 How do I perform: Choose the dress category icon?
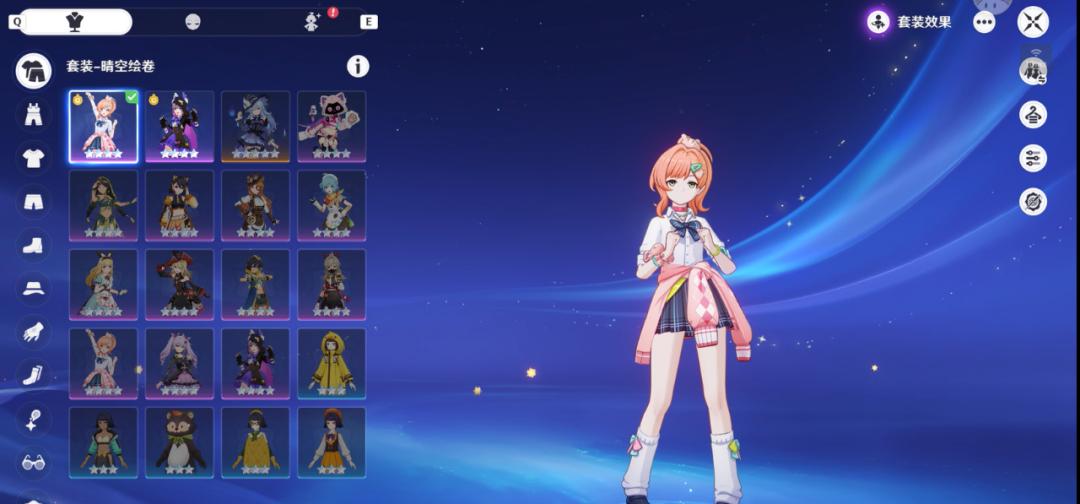(33, 114)
